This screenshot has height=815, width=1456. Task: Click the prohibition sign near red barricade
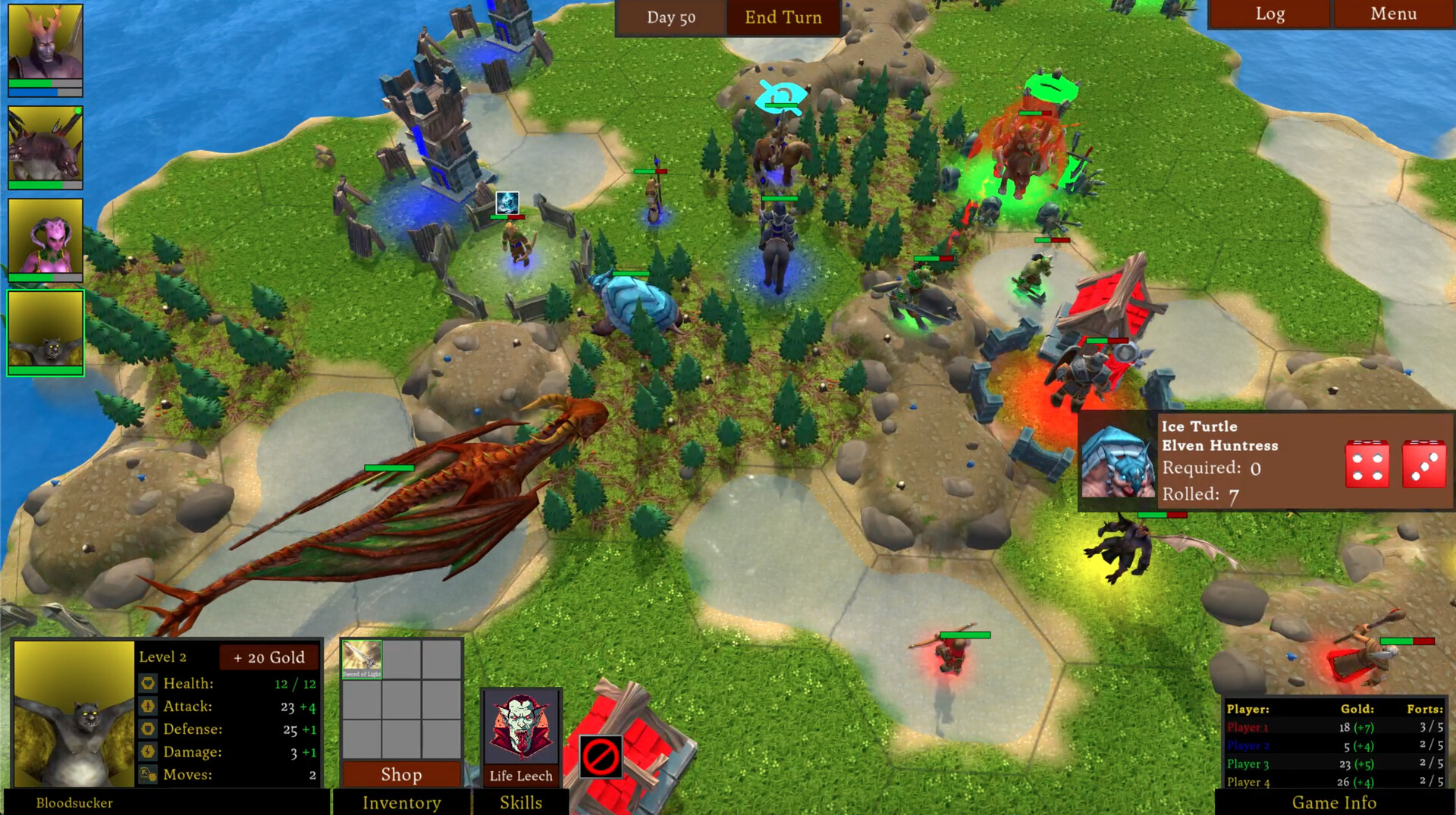click(x=600, y=757)
